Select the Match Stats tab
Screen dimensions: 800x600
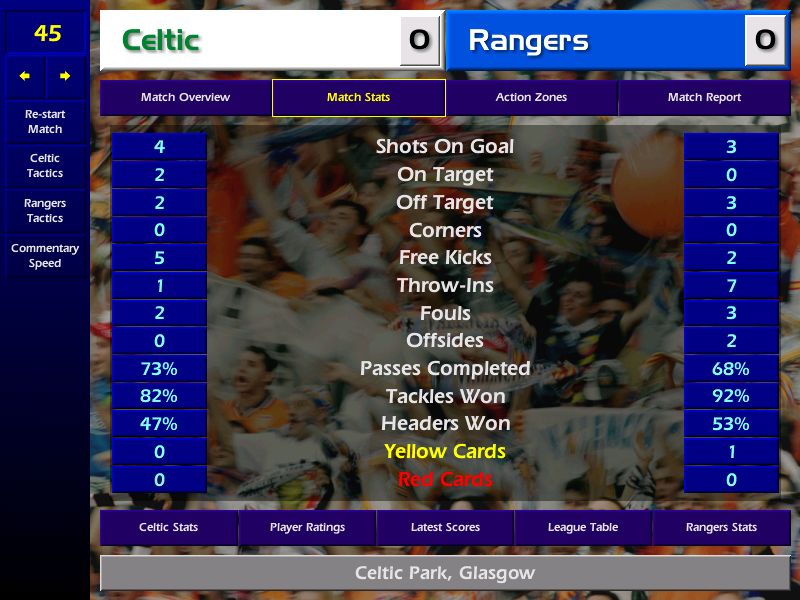[358, 98]
